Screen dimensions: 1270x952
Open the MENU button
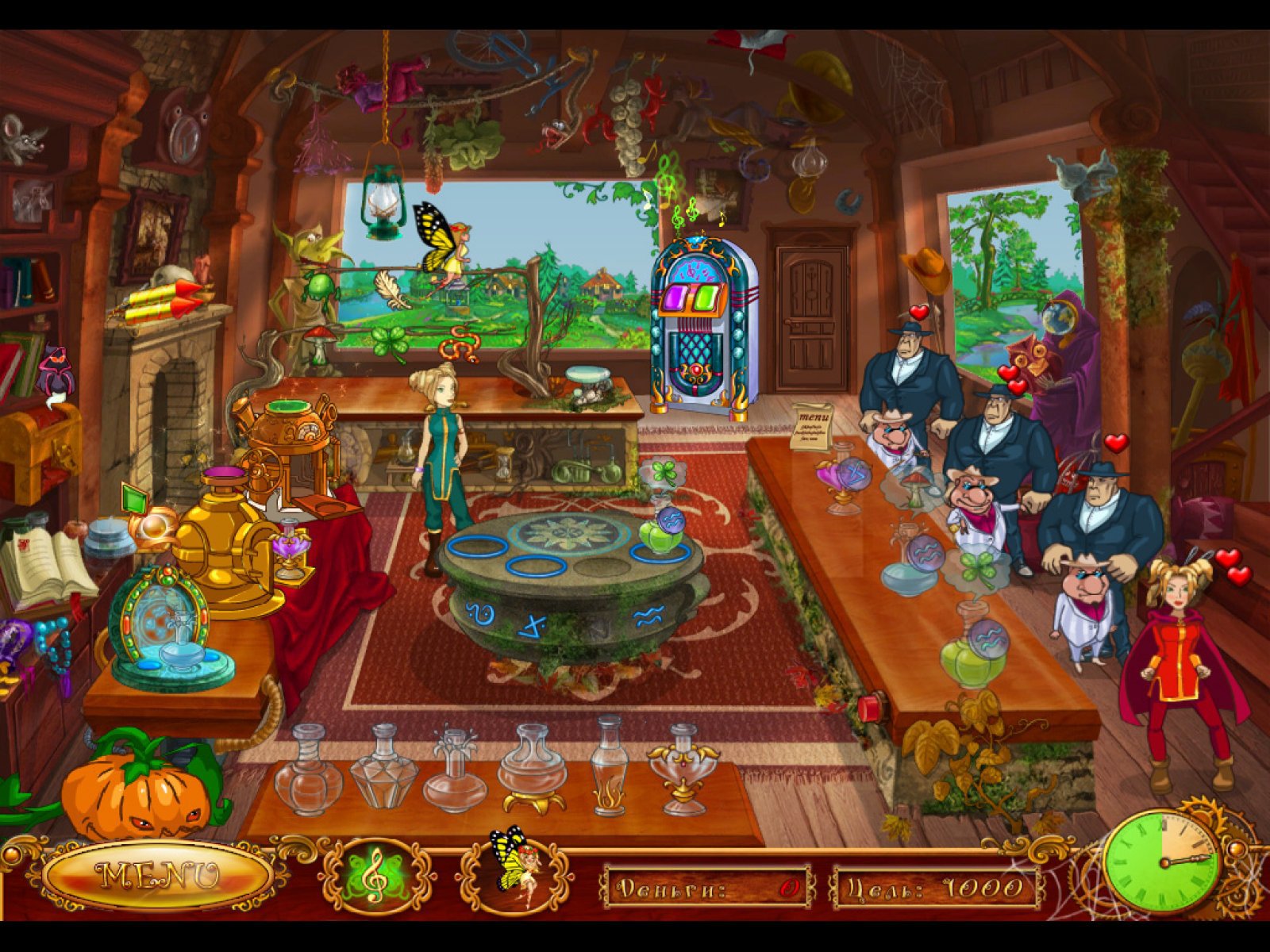point(158,875)
